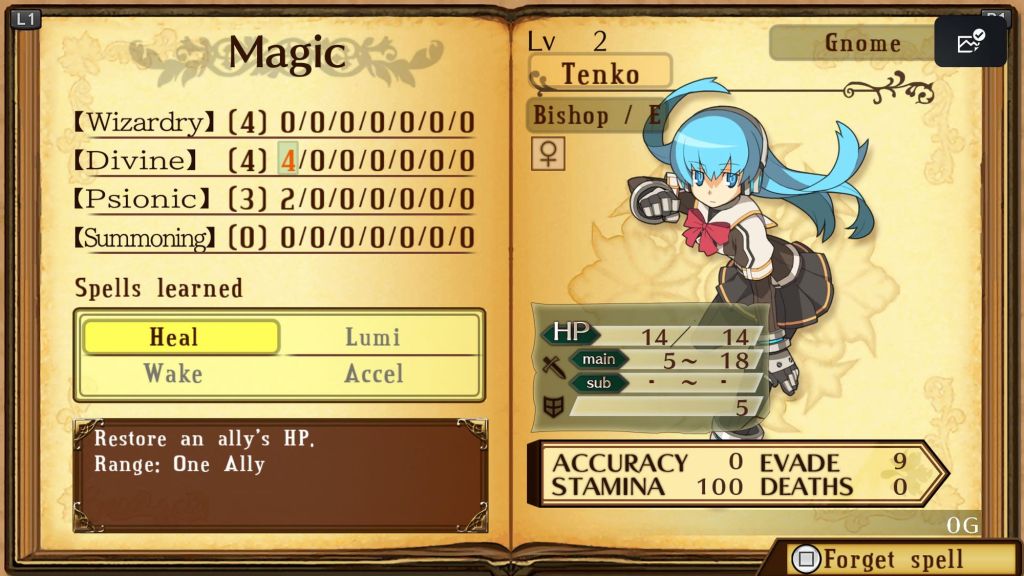The height and width of the screenshot is (576, 1024).
Task: Open the Summoning magic school row
Action: [272, 238]
